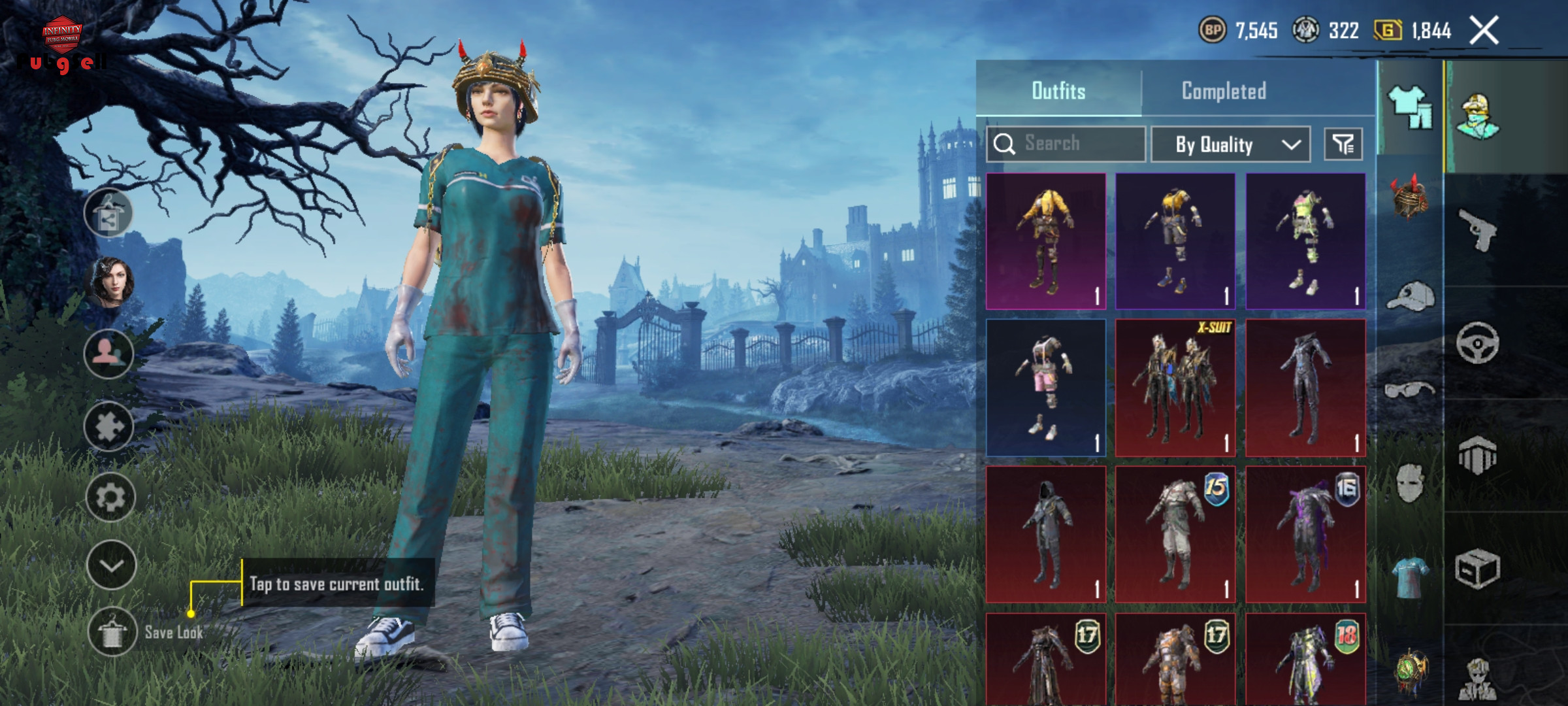
Task: Open the Completed tab
Action: tap(1224, 91)
